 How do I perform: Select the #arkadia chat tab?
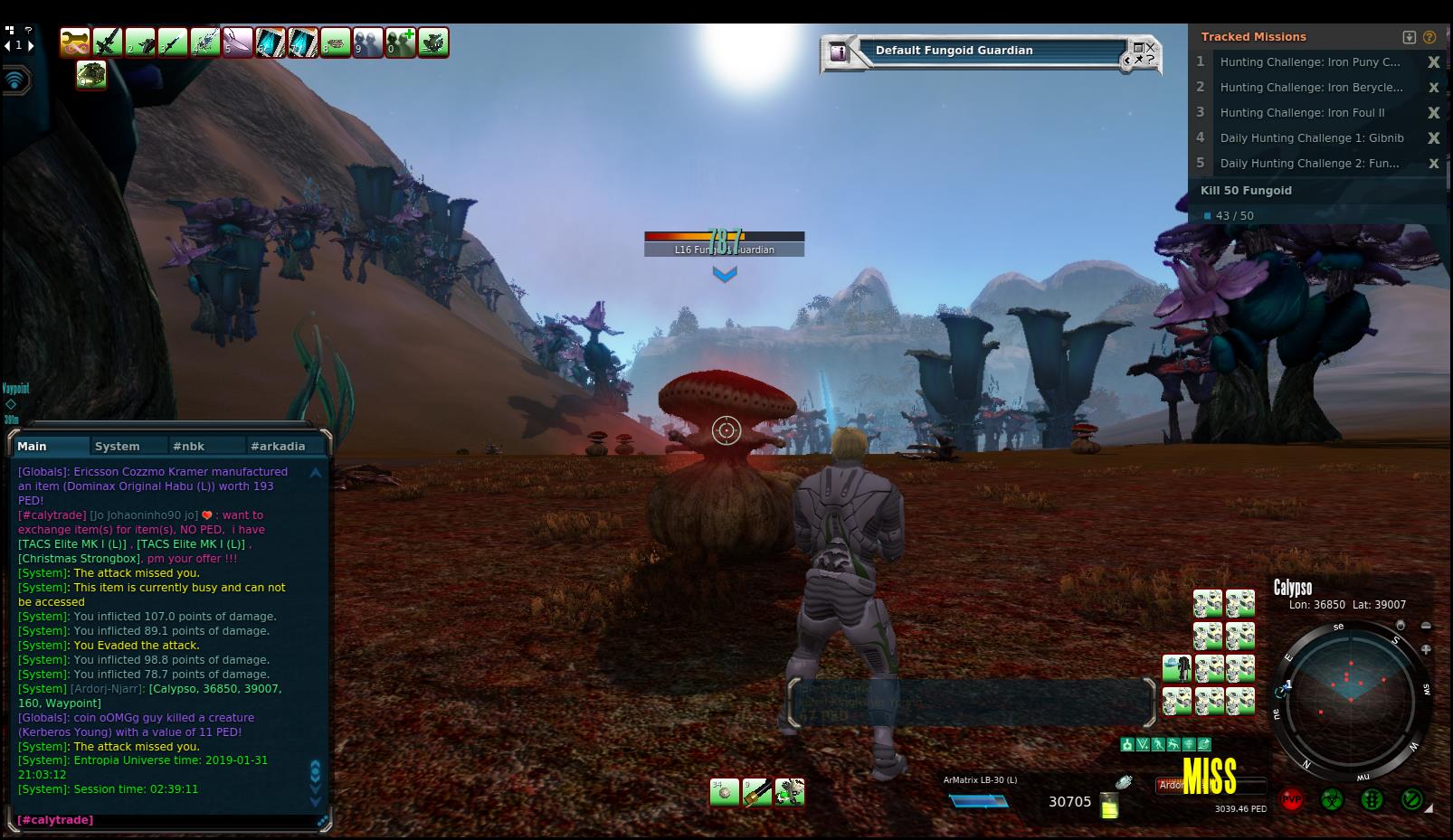(278, 446)
